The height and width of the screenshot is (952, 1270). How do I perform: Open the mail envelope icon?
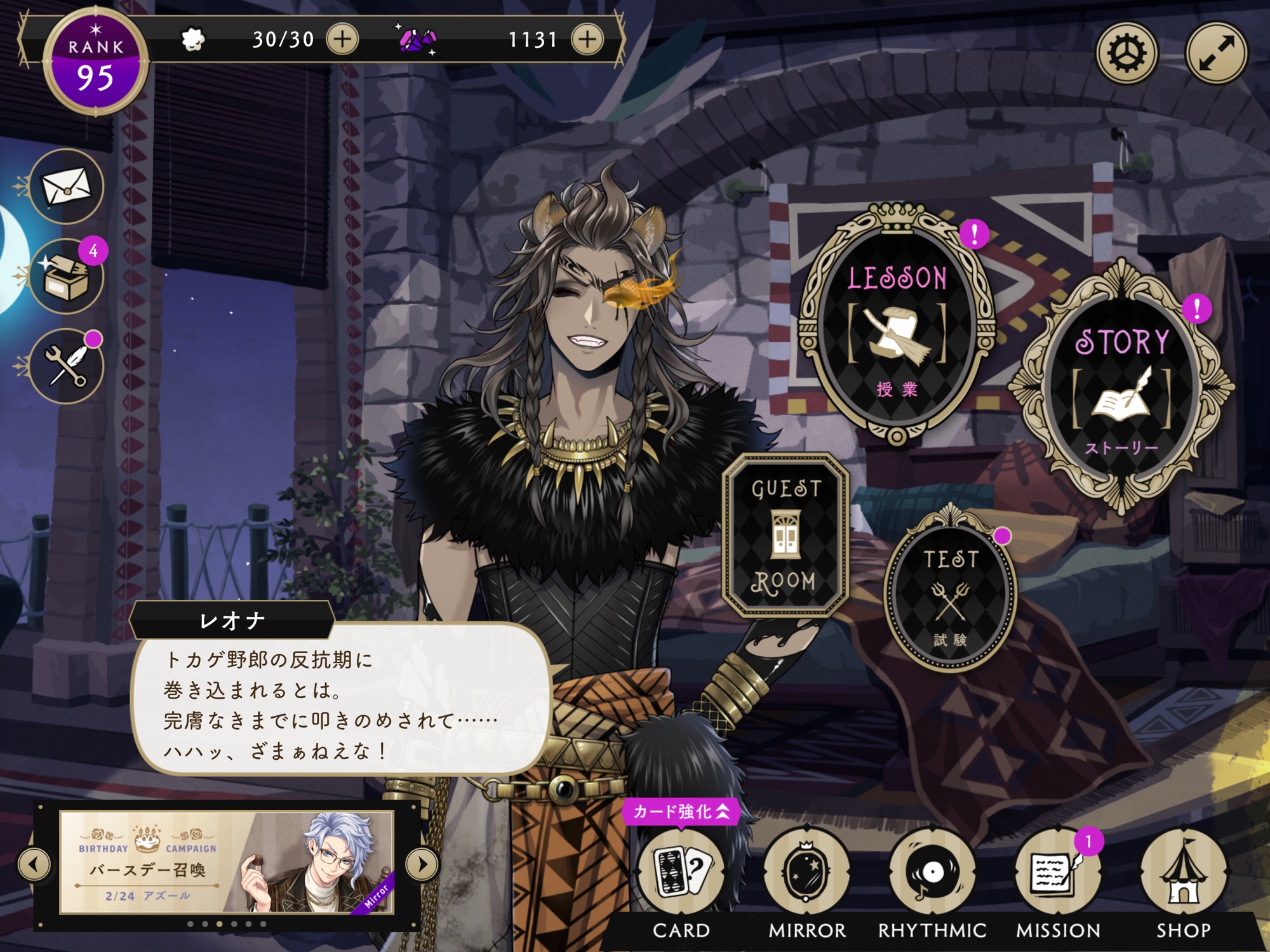(x=66, y=187)
